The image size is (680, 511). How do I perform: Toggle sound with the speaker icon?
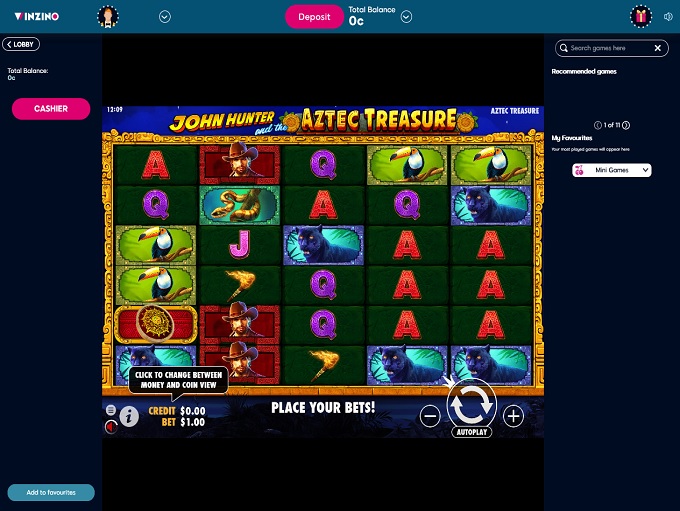(667, 17)
